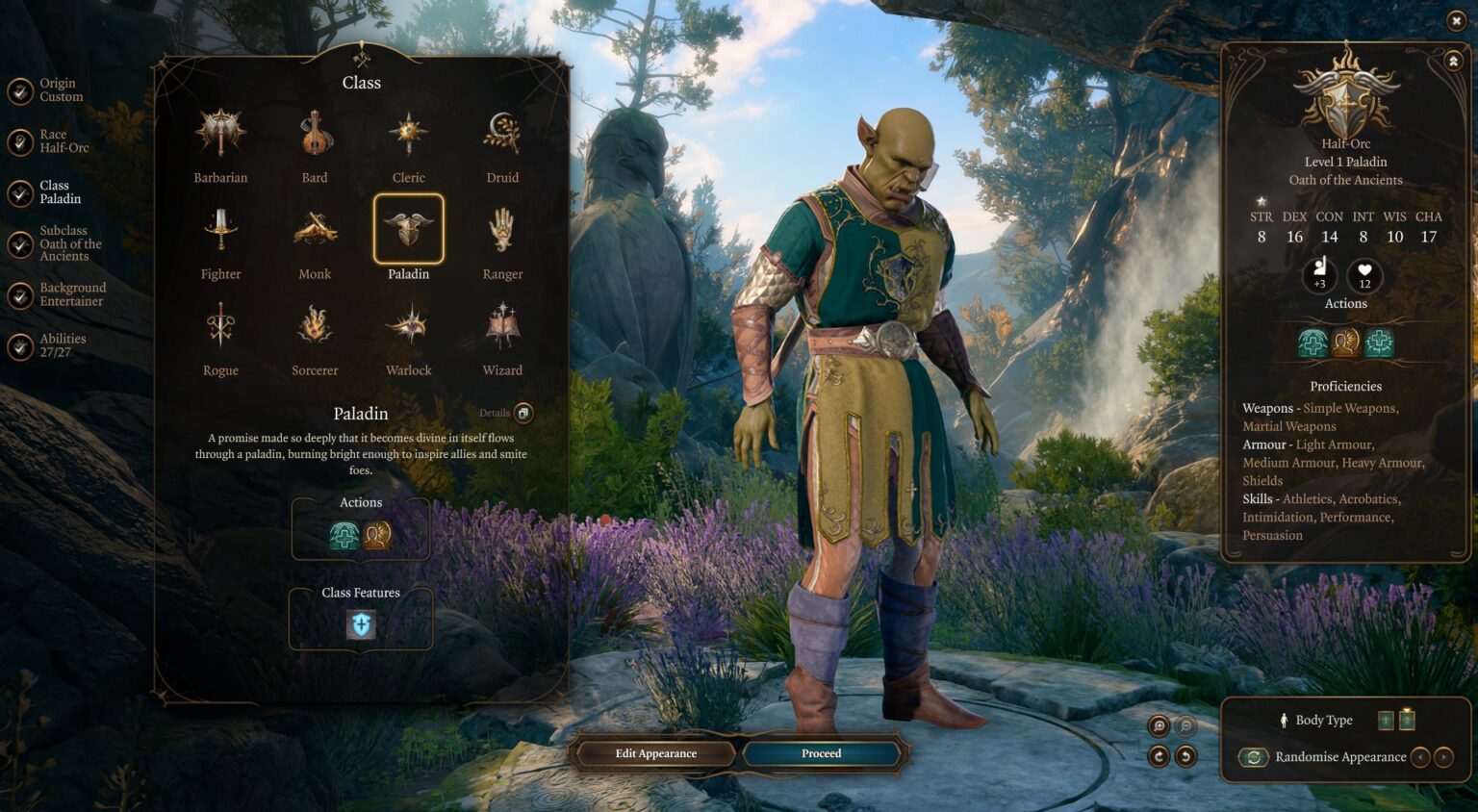1478x812 pixels.
Task: Choose the Bard class icon
Action: coord(315,135)
